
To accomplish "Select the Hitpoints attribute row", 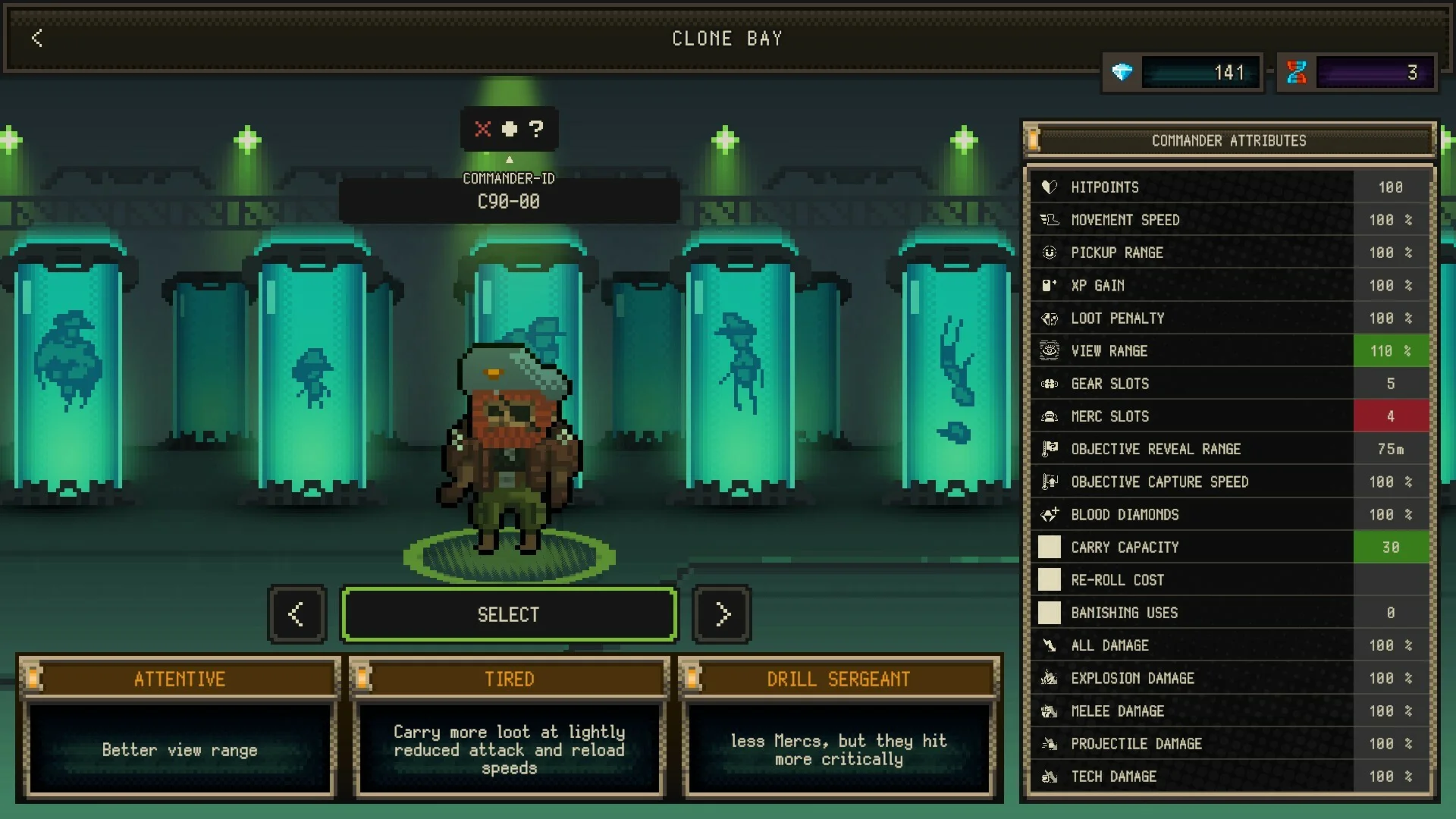I will (x=1228, y=187).
